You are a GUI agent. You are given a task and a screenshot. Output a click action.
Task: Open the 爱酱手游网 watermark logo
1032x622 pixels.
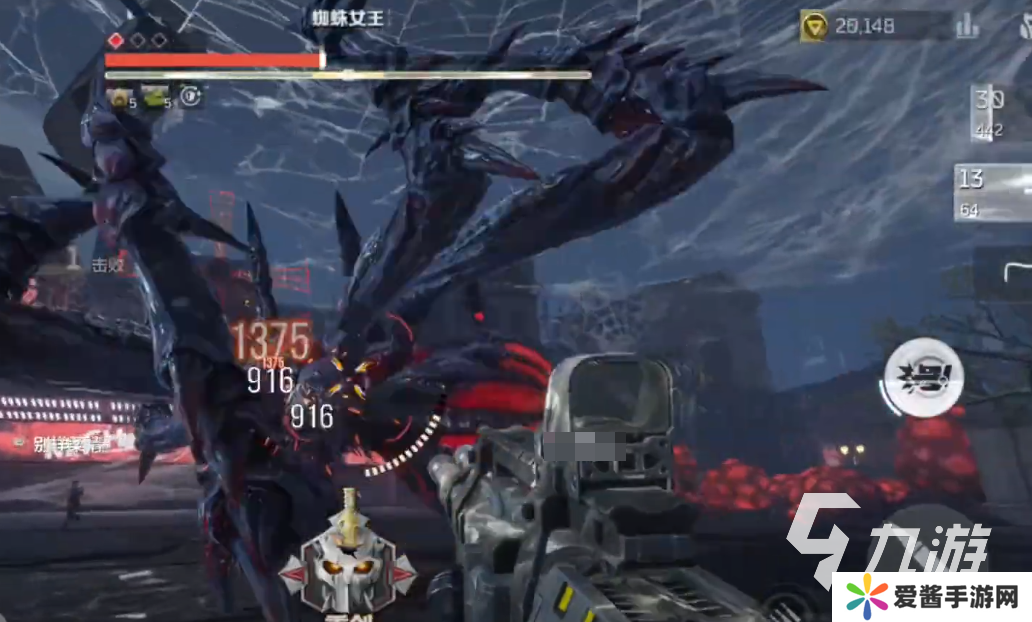[932, 597]
